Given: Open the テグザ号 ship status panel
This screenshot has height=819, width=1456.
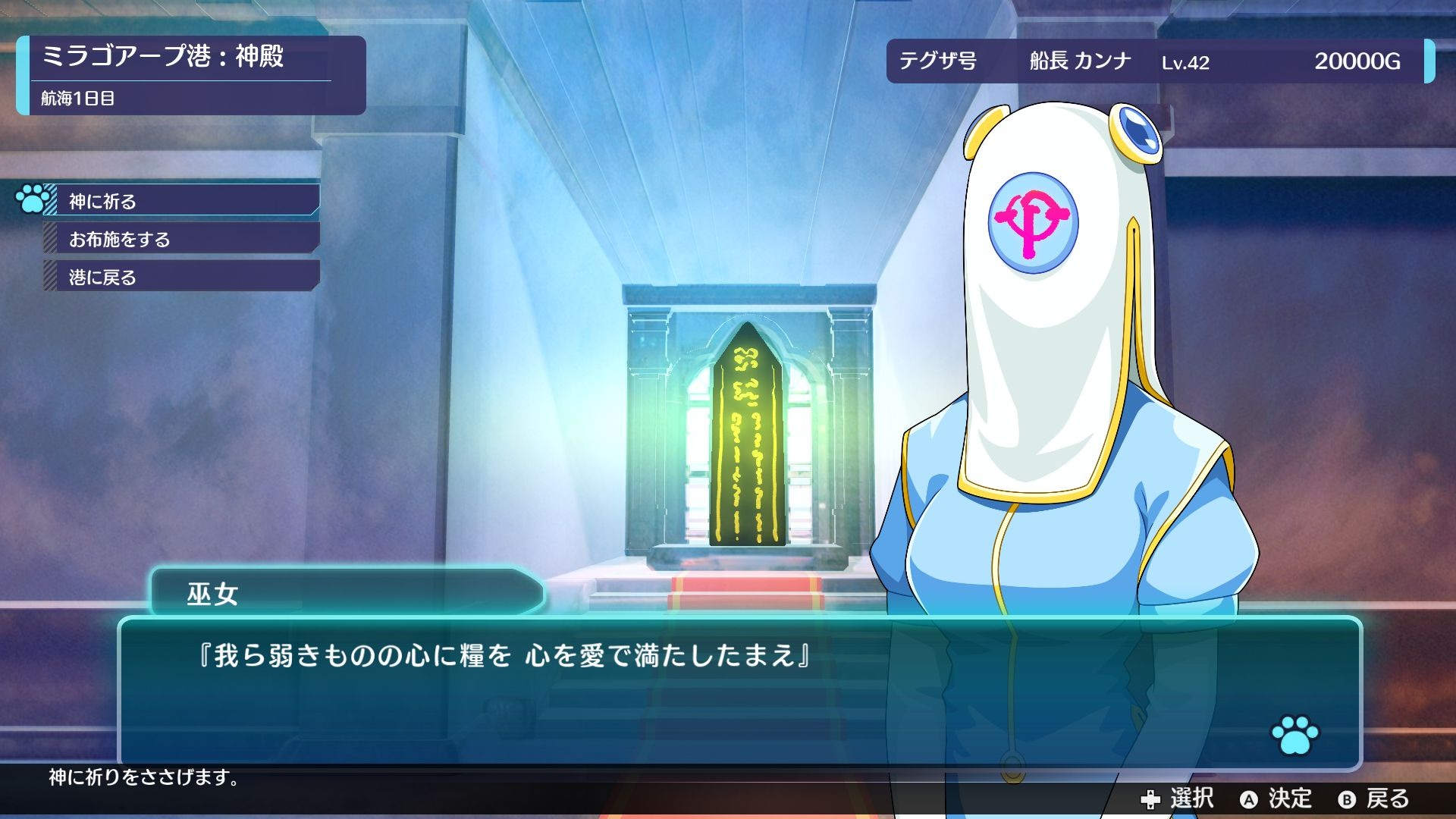Looking at the screenshot, I should click(x=938, y=63).
